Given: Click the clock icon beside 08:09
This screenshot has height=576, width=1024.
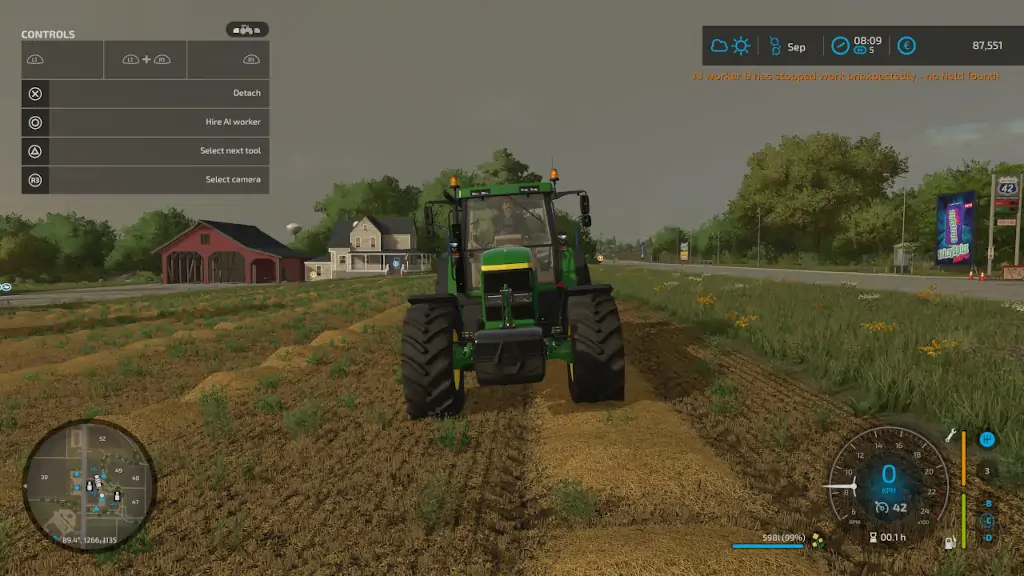Looking at the screenshot, I should 840,46.
